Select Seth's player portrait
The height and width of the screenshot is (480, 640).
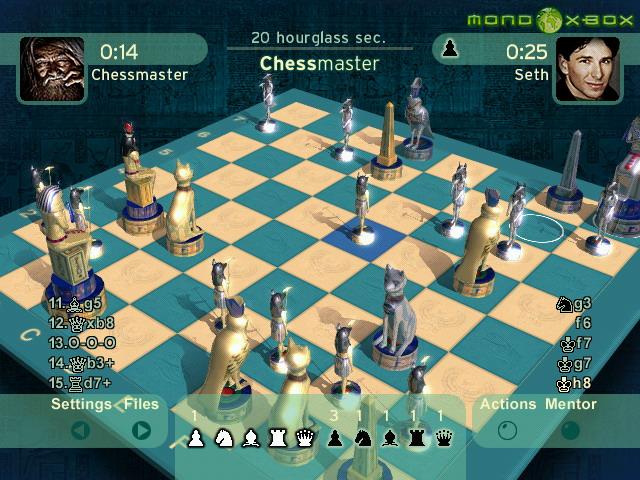tap(587, 68)
